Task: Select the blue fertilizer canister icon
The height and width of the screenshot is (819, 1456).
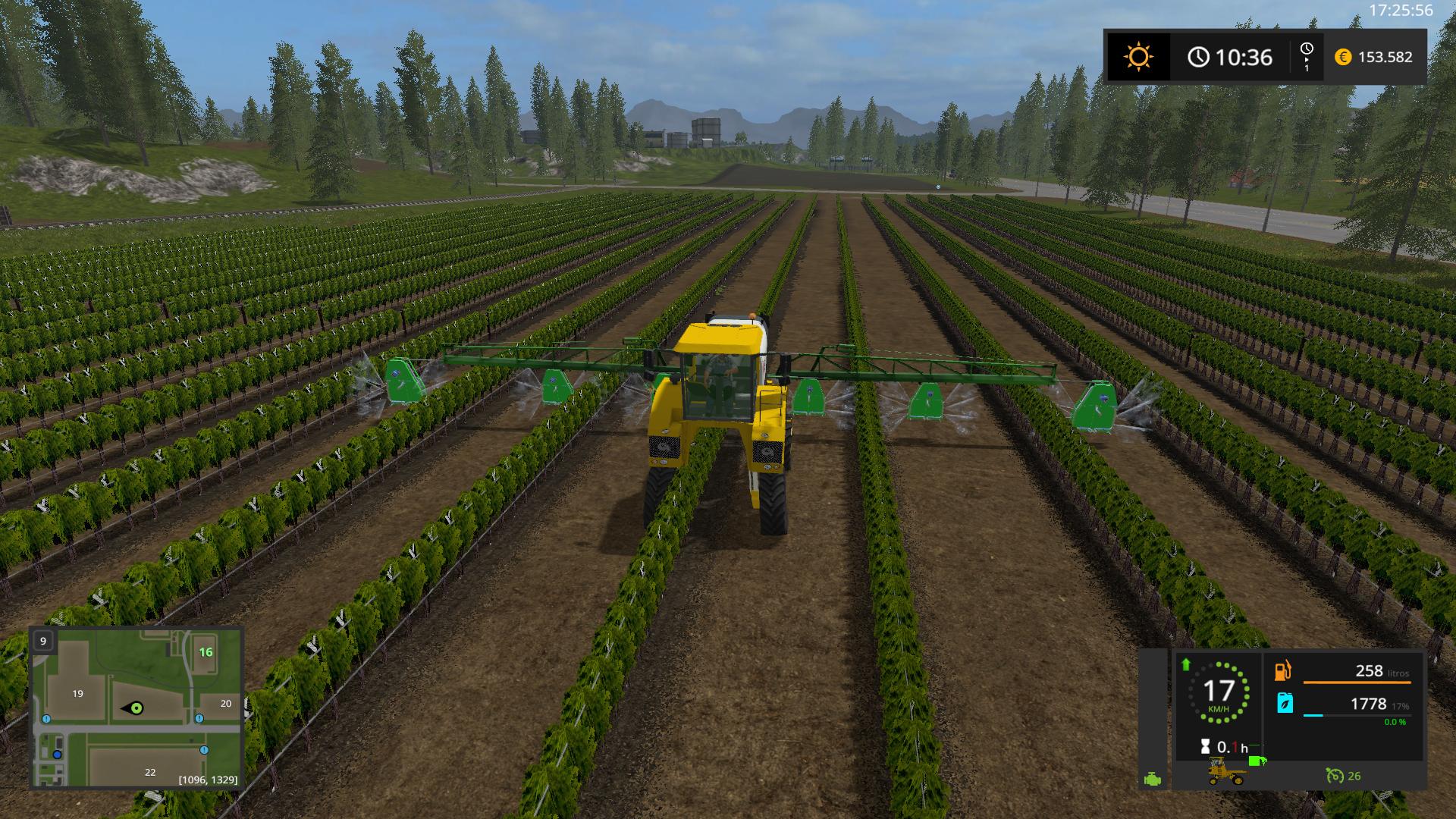Action: click(1285, 703)
